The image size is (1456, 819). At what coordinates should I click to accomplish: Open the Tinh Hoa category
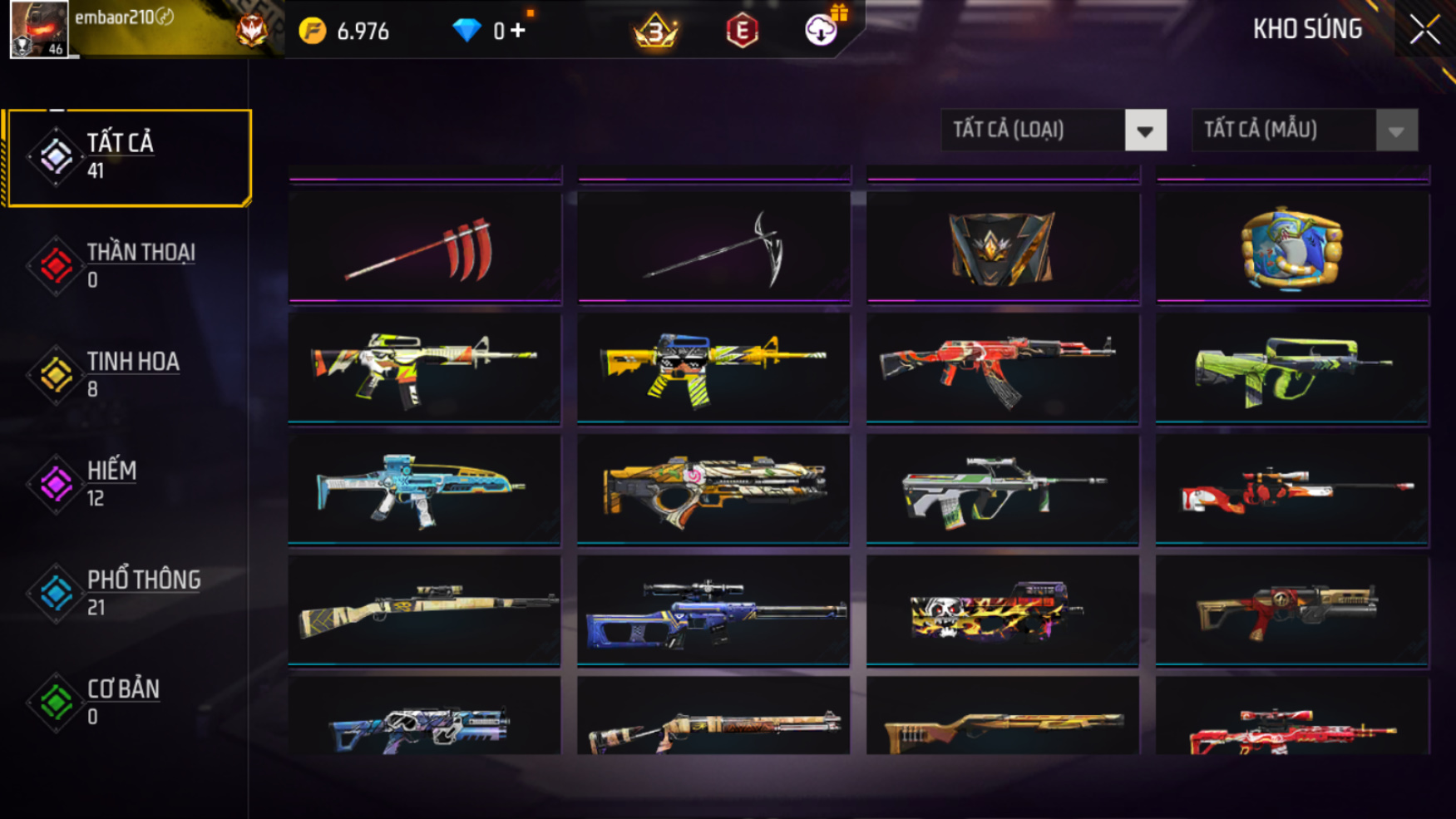tap(128, 374)
